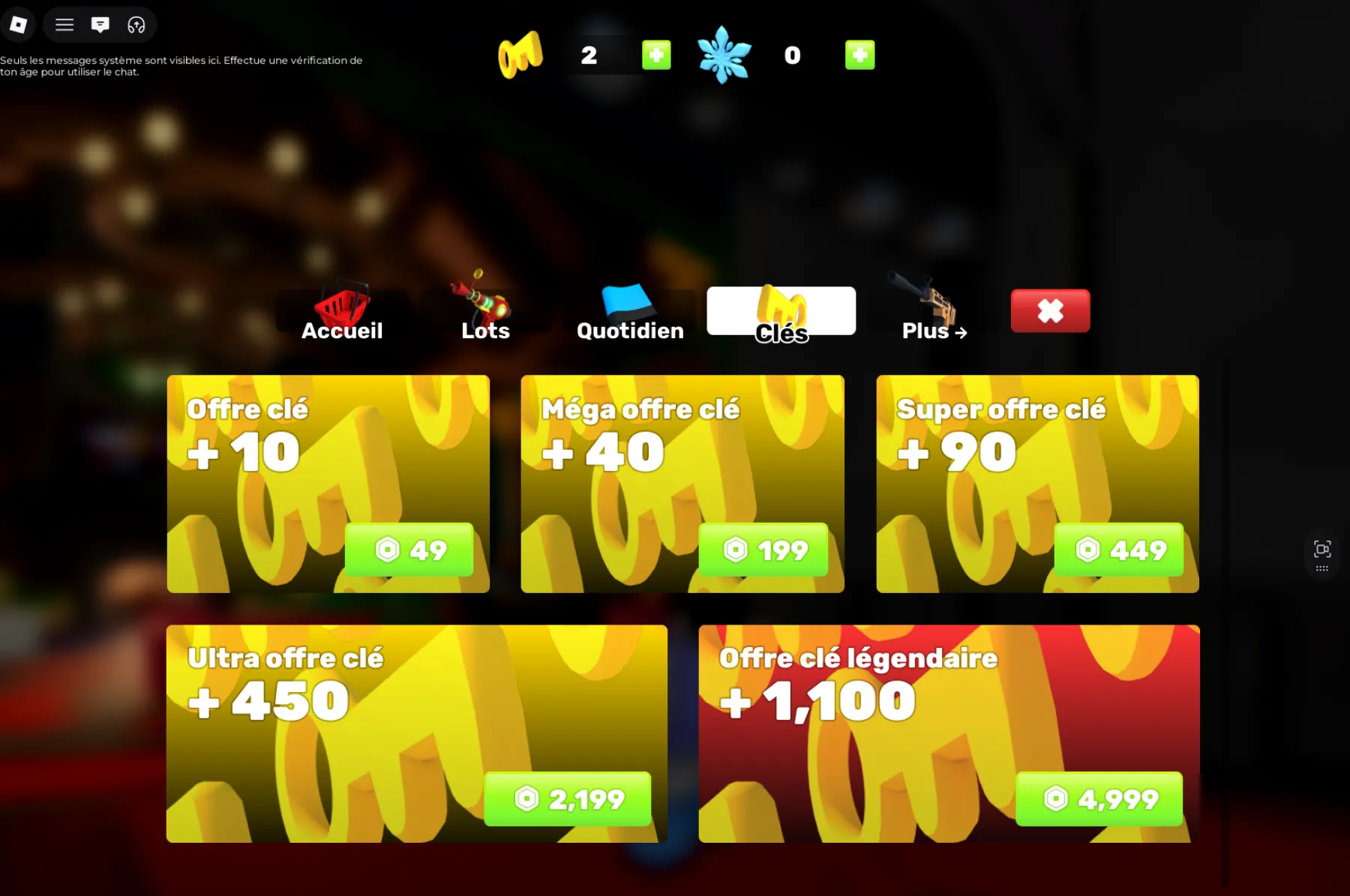The width and height of the screenshot is (1350, 896).
Task: Click the green plus next to key count
Action: click(x=655, y=54)
